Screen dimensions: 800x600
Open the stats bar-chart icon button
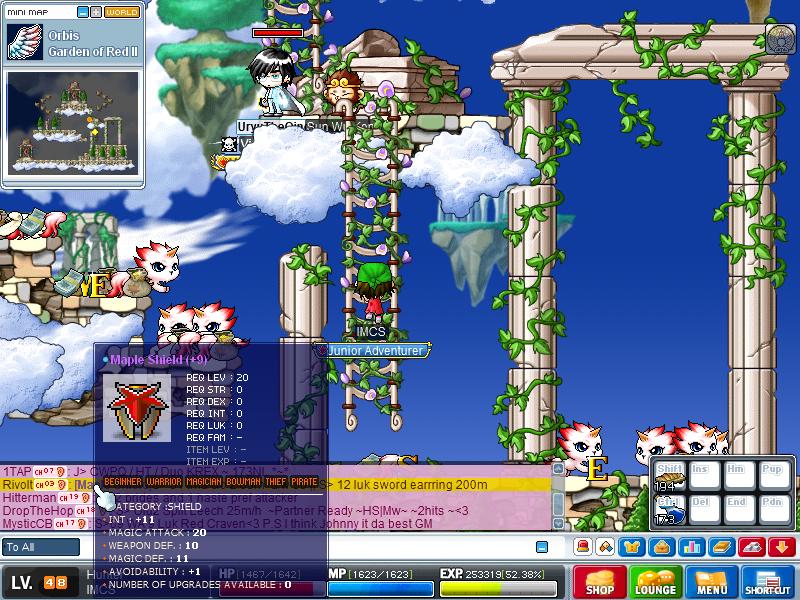(x=692, y=547)
